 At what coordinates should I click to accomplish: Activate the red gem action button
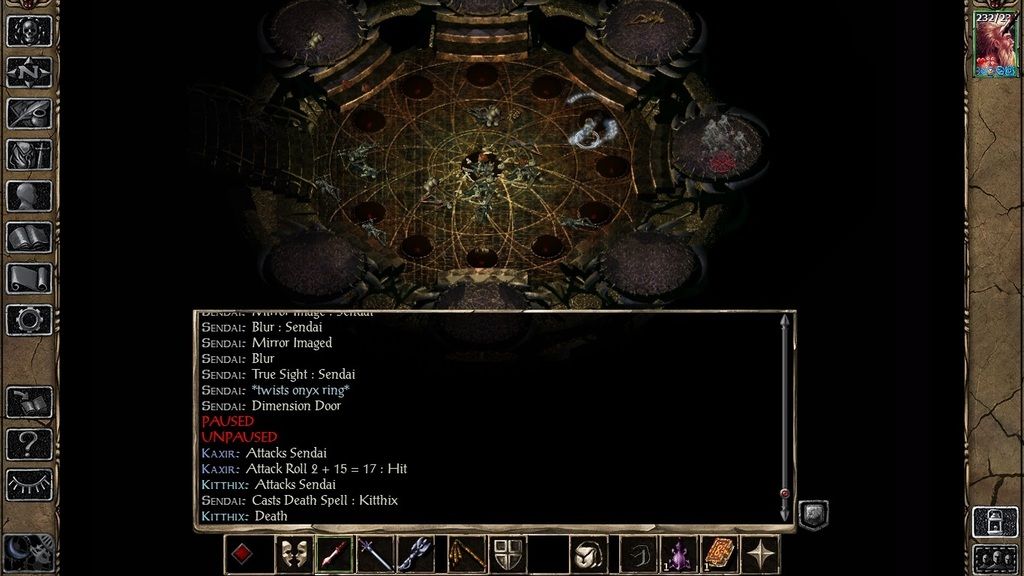[x=242, y=554]
